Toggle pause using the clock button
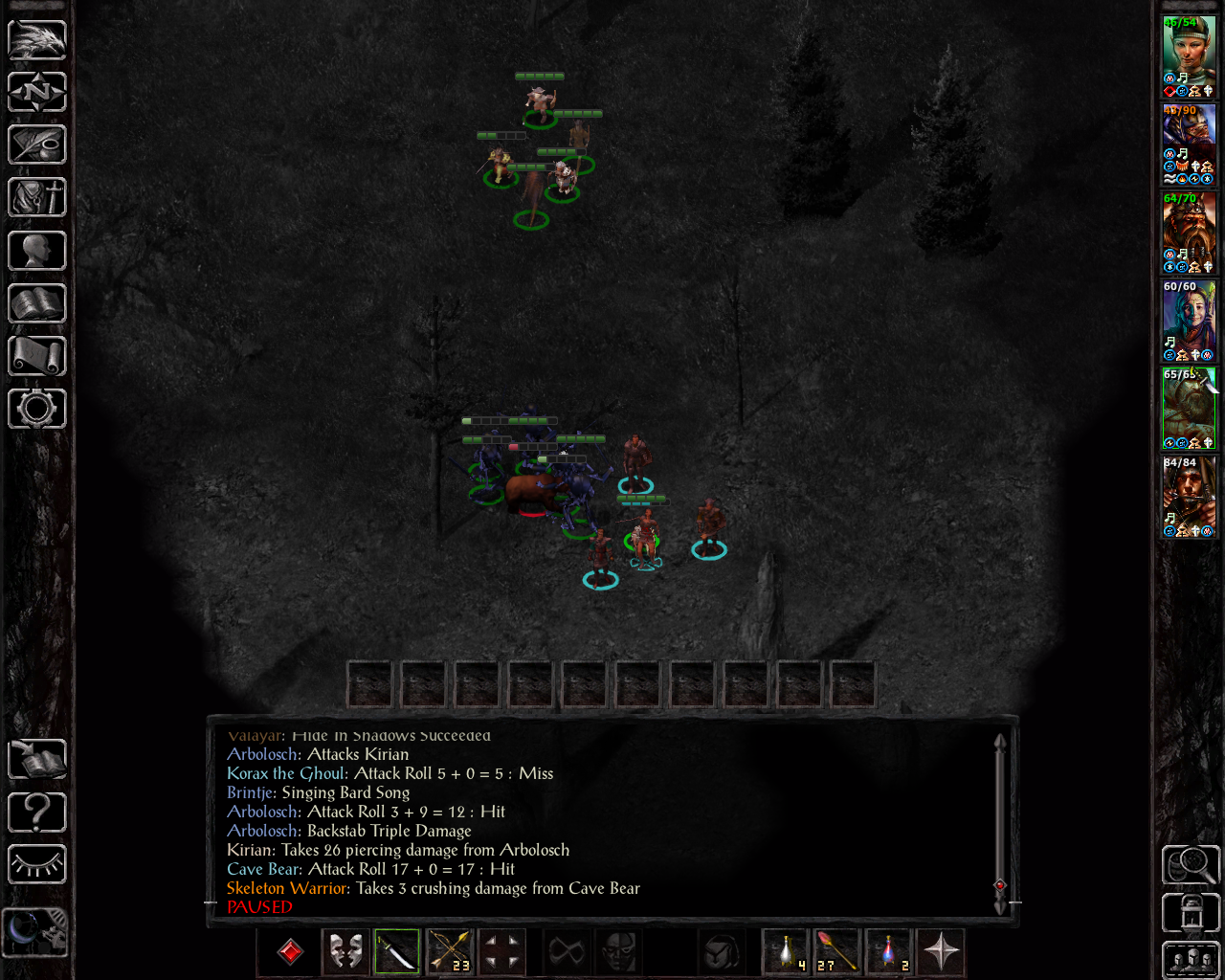This screenshot has height=980, width=1225. pos(36,930)
